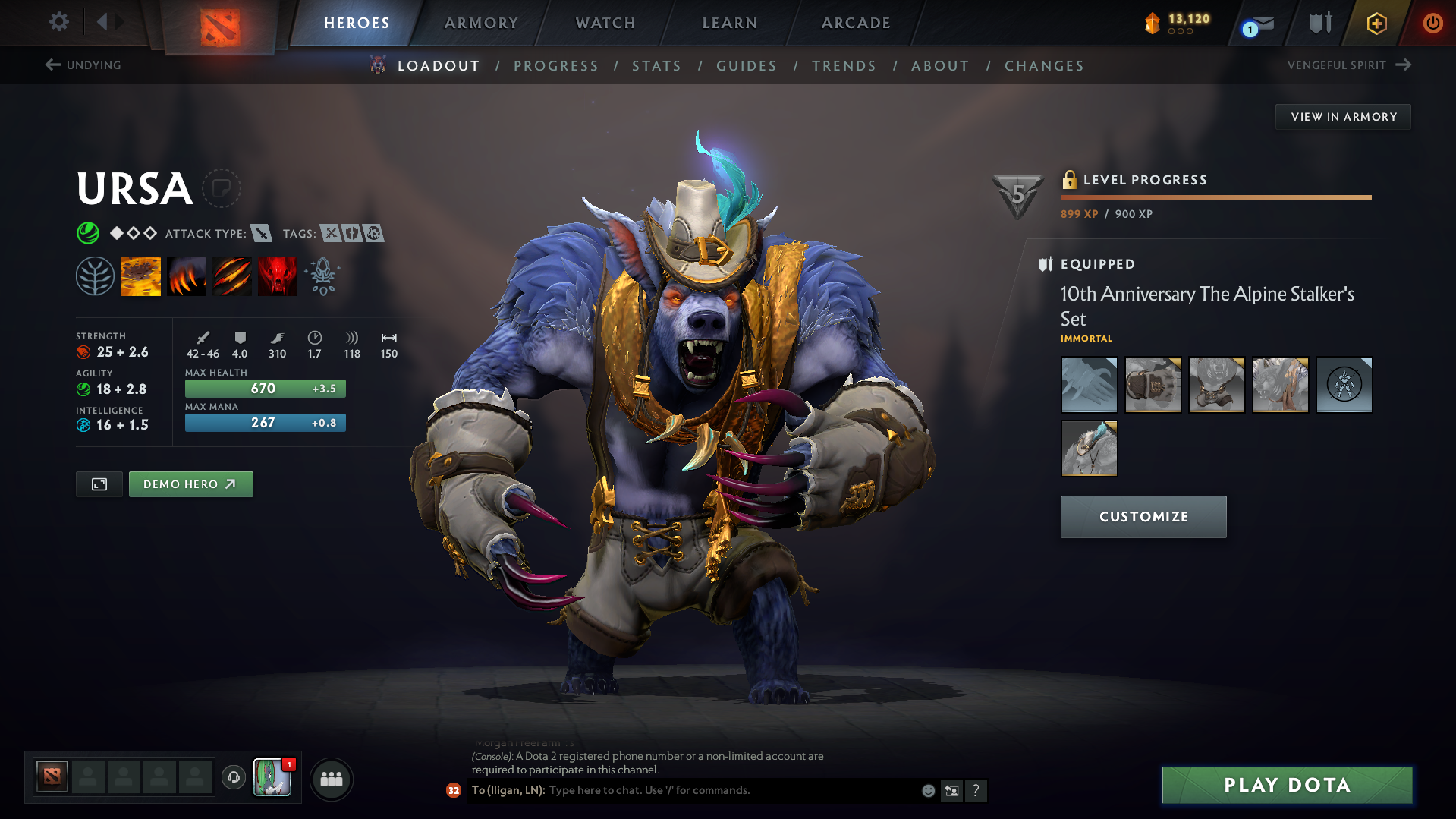Click the power button icon
This screenshot has width=1456, height=819.
coord(1432,23)
